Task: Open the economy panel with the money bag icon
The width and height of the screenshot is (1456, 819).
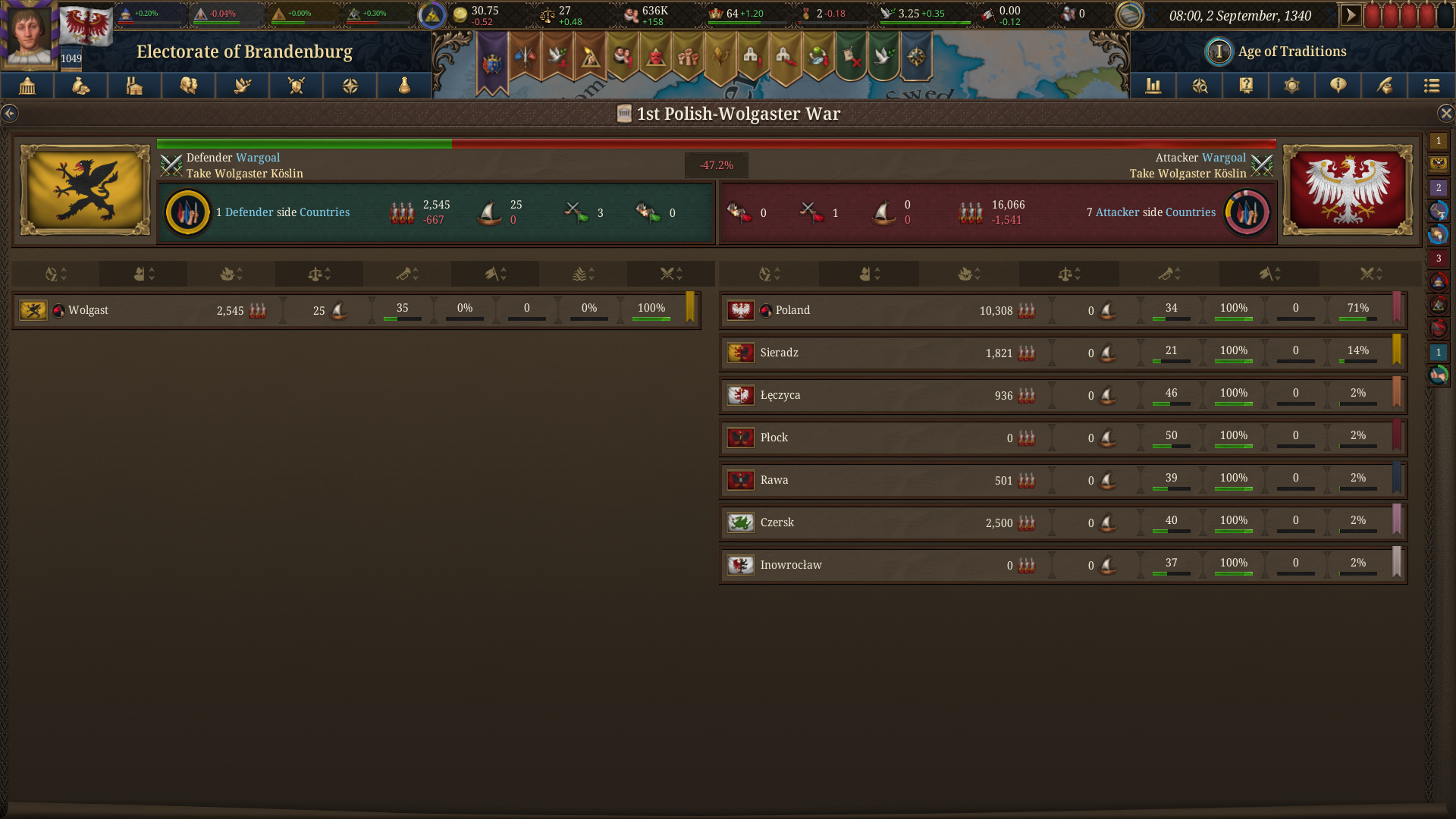Action: [x=80, y=86]
